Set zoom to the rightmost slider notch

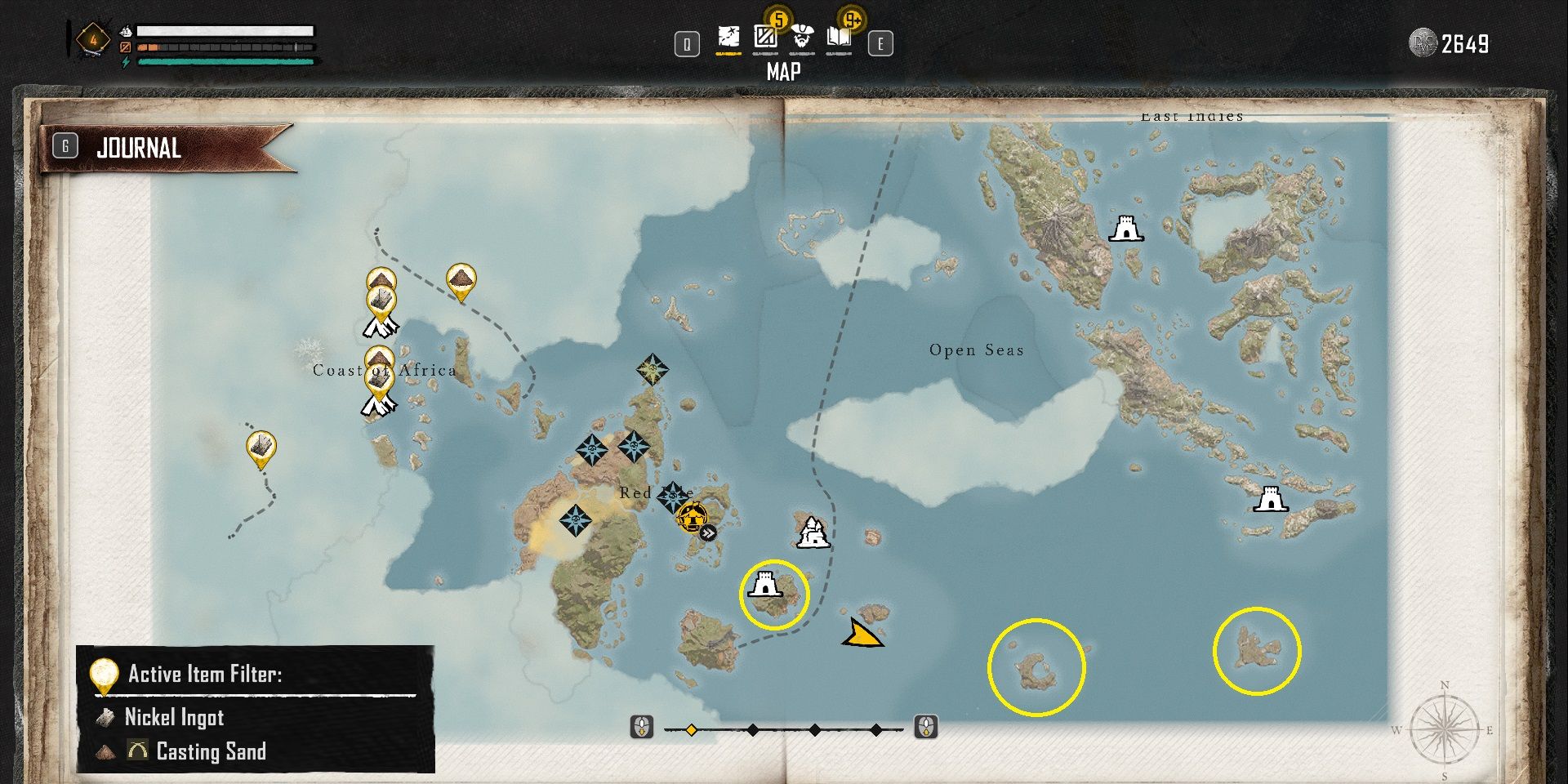click(x=875, y=729)
